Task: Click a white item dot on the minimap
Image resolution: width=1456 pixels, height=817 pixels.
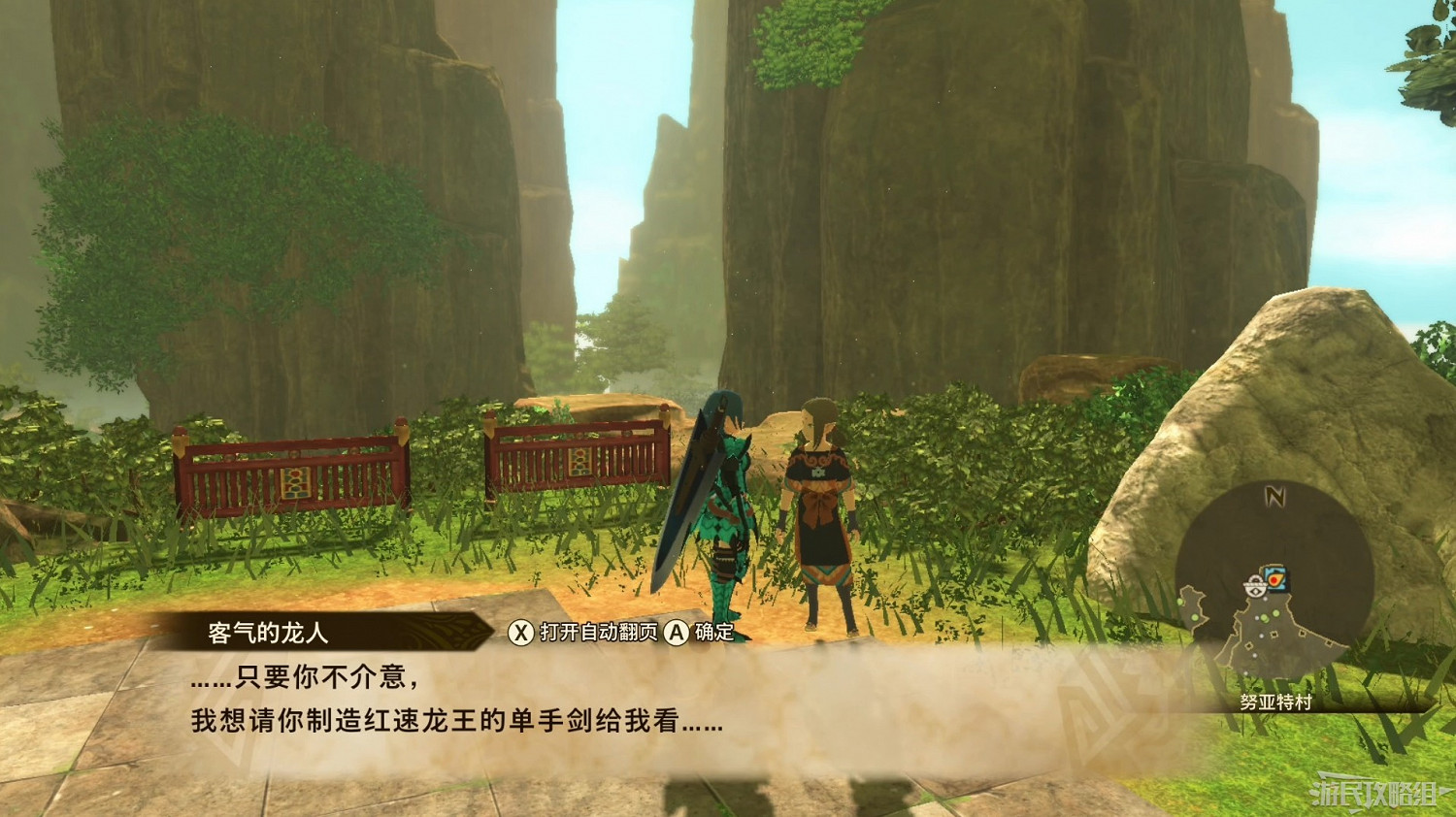Action: pos(1260,637)
